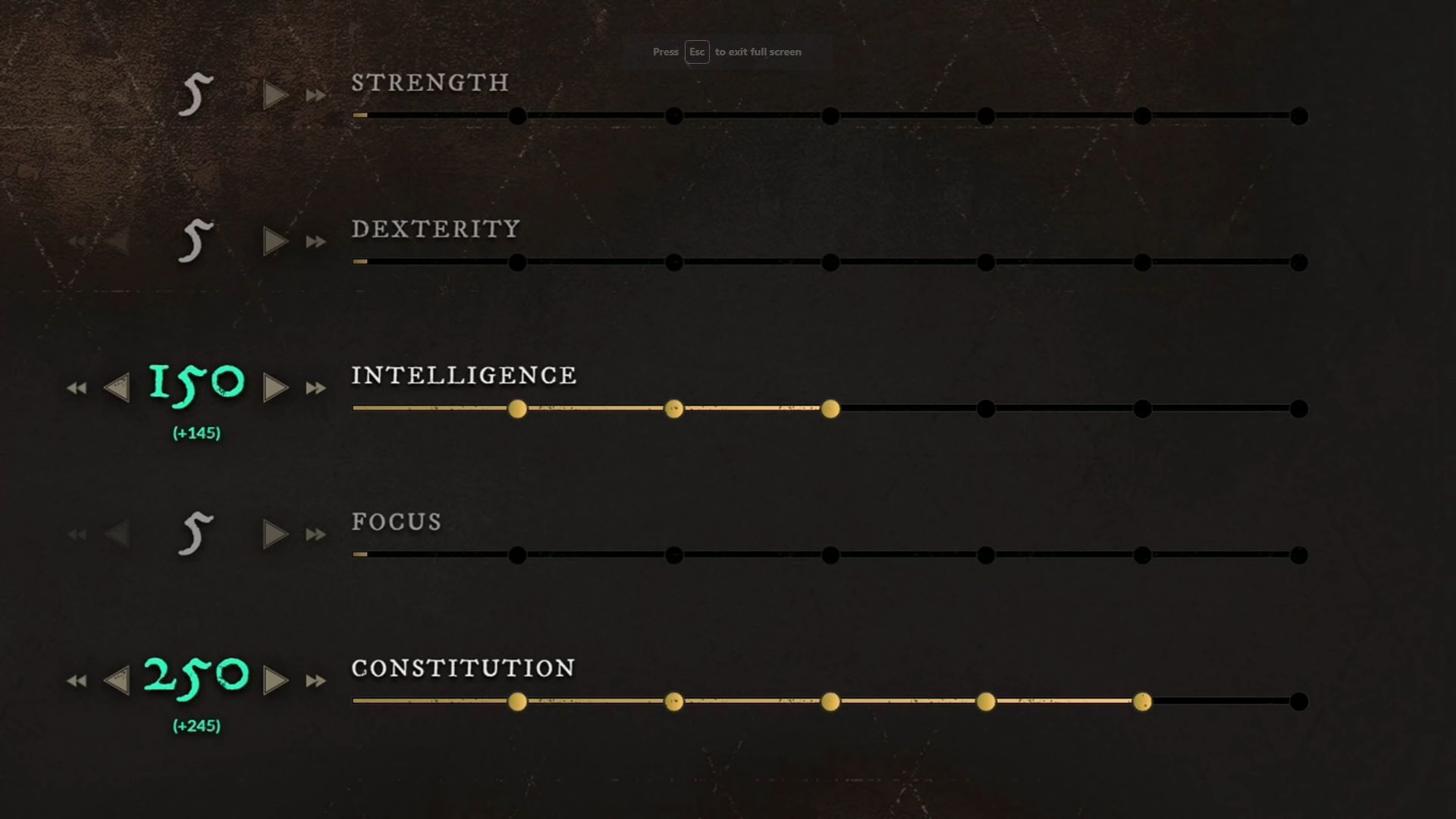The width and height of the screenshot is (1456, 819).
Task: Click the Focus attribute label
Action: tap(396, 522)
